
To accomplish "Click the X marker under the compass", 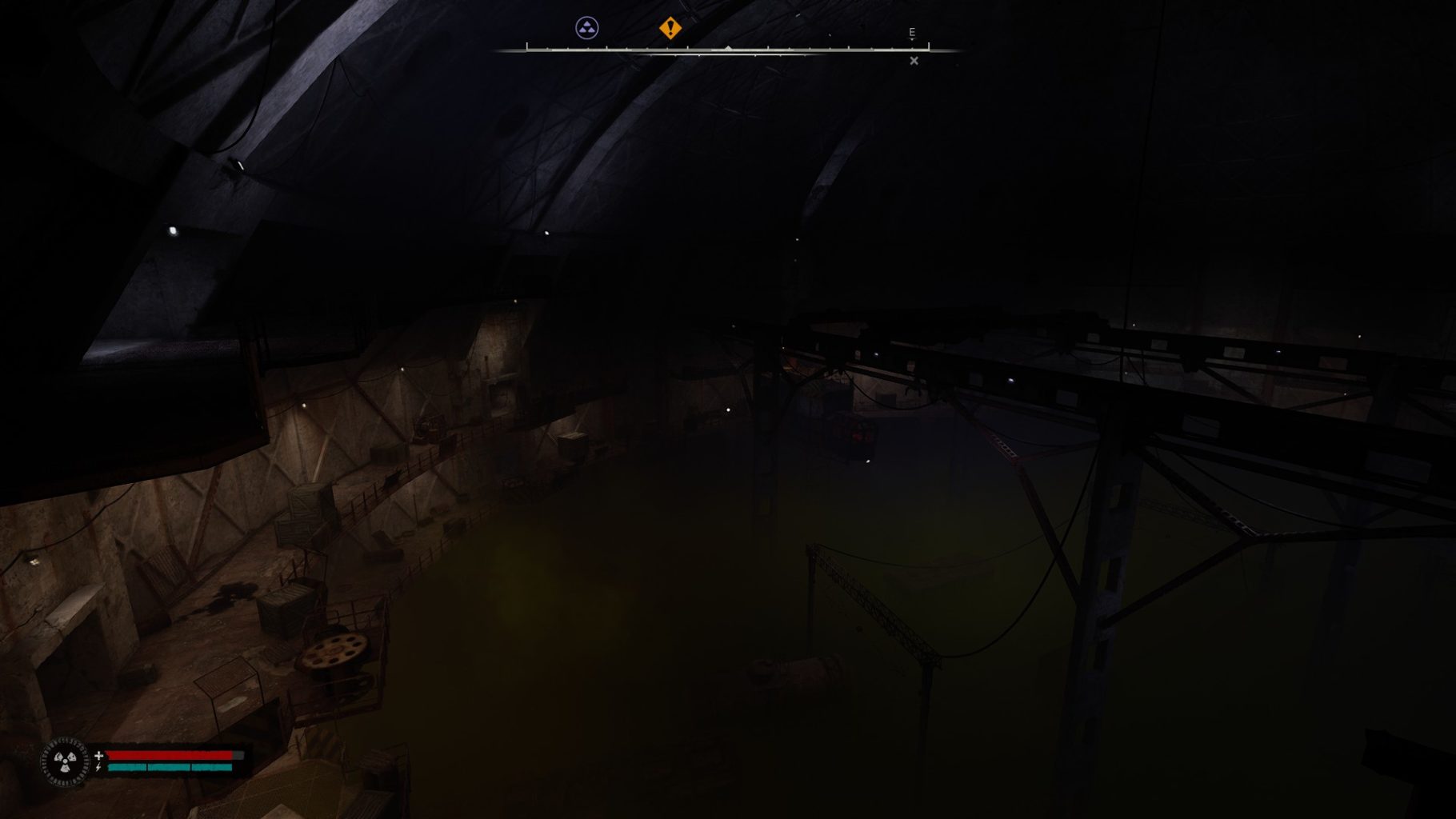I will point(914,61).
